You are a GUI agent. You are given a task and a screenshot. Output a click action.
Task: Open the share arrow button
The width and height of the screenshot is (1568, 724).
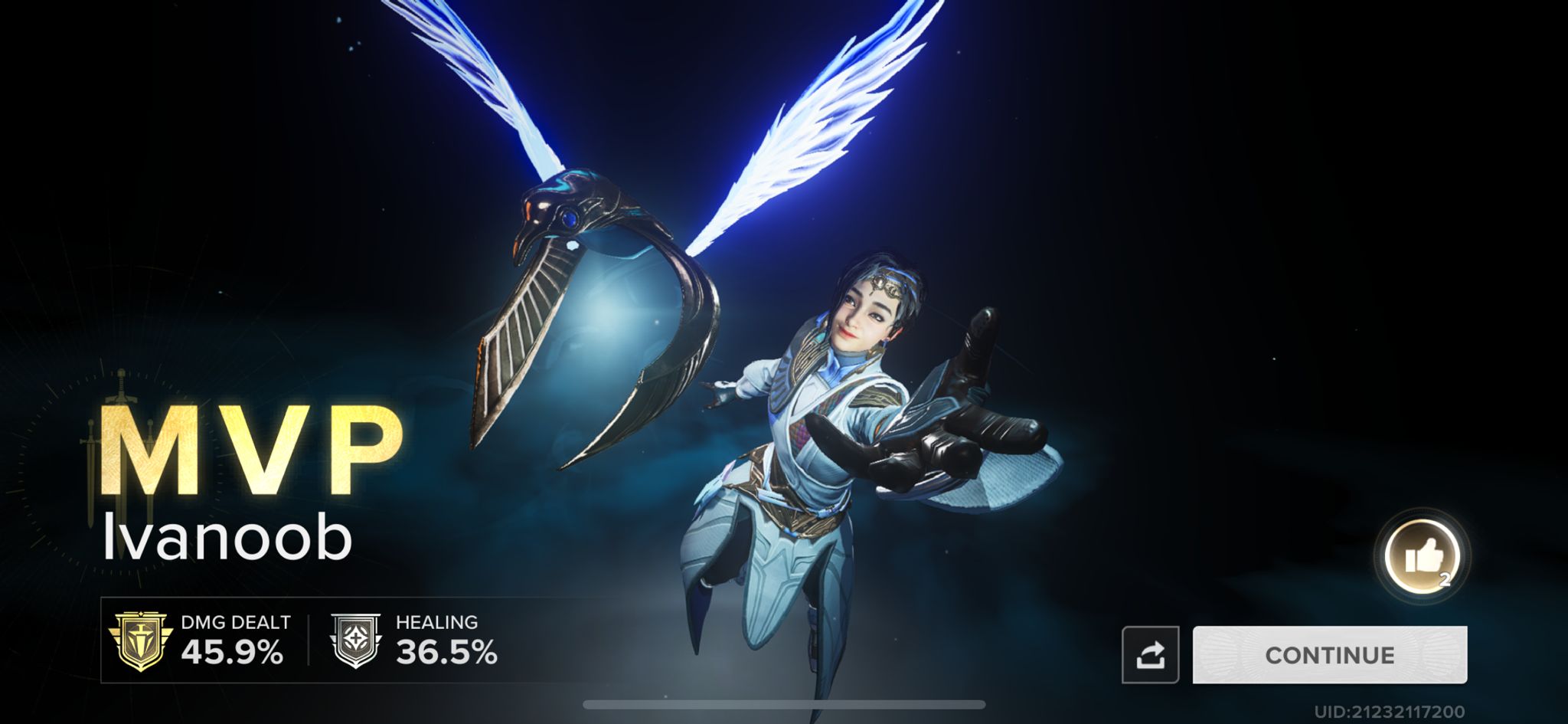[1150, 655]
